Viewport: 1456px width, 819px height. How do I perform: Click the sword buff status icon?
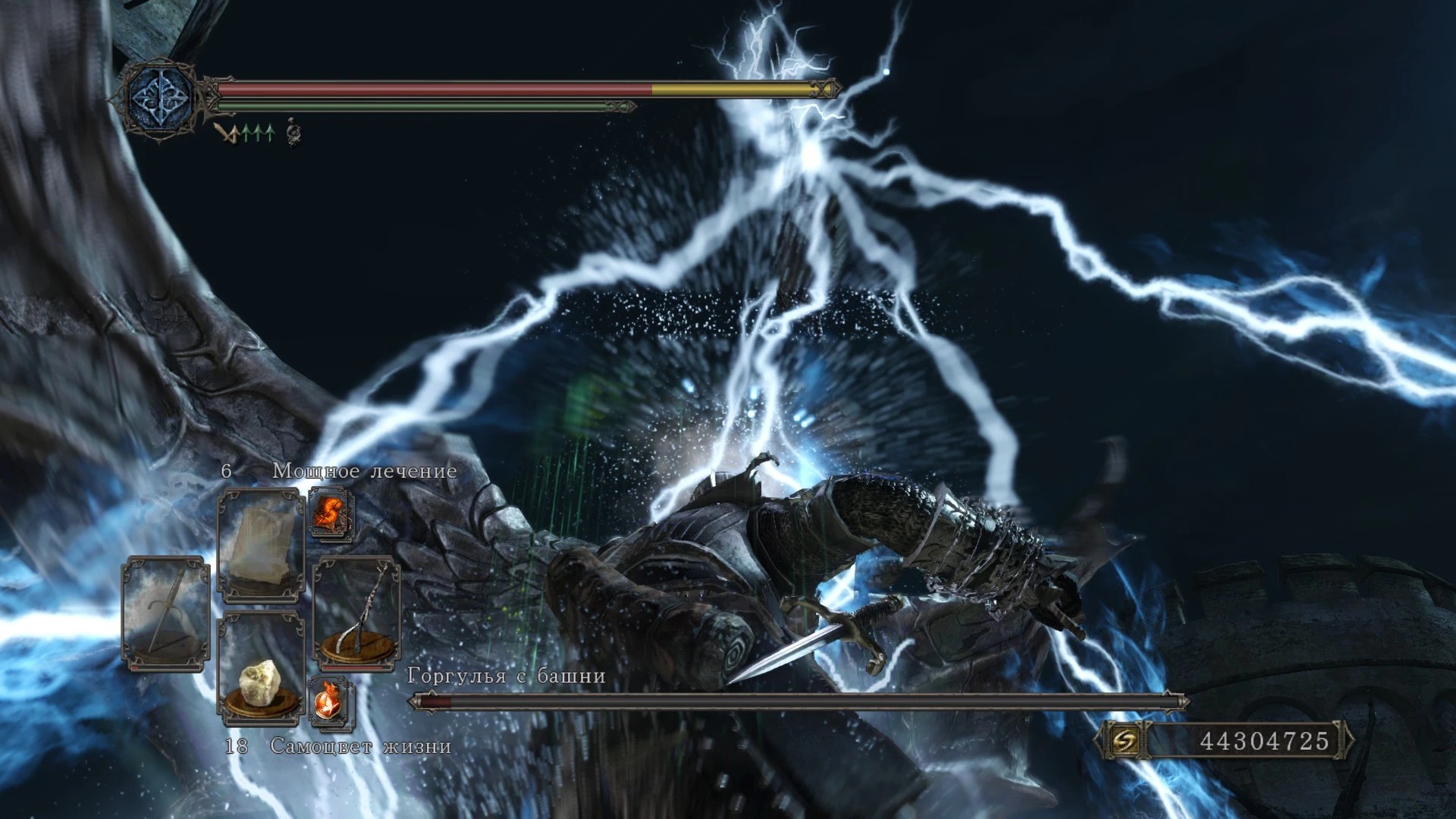click(226, 135)
